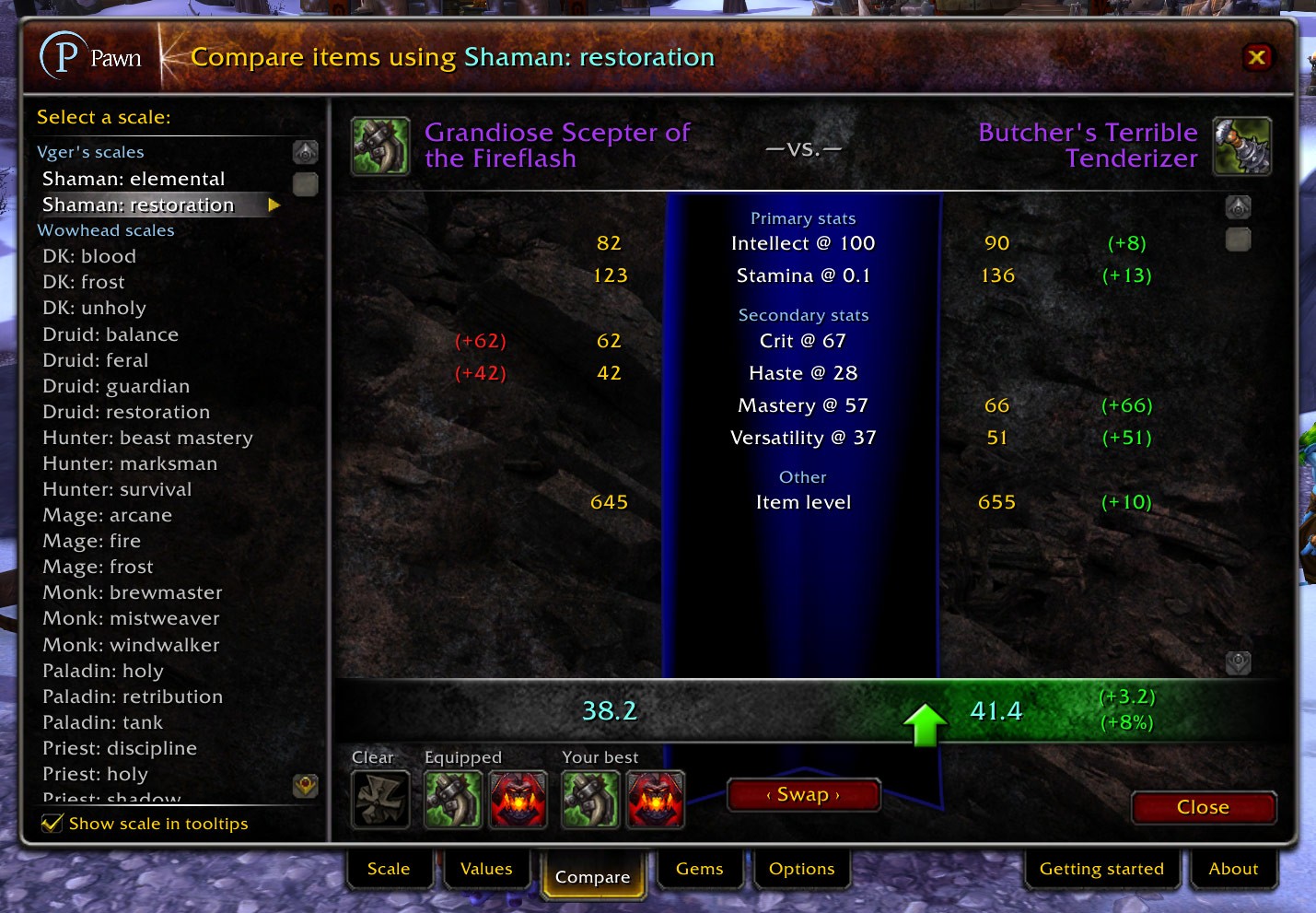Select the Hunter: survival scale

pos(117,489)
